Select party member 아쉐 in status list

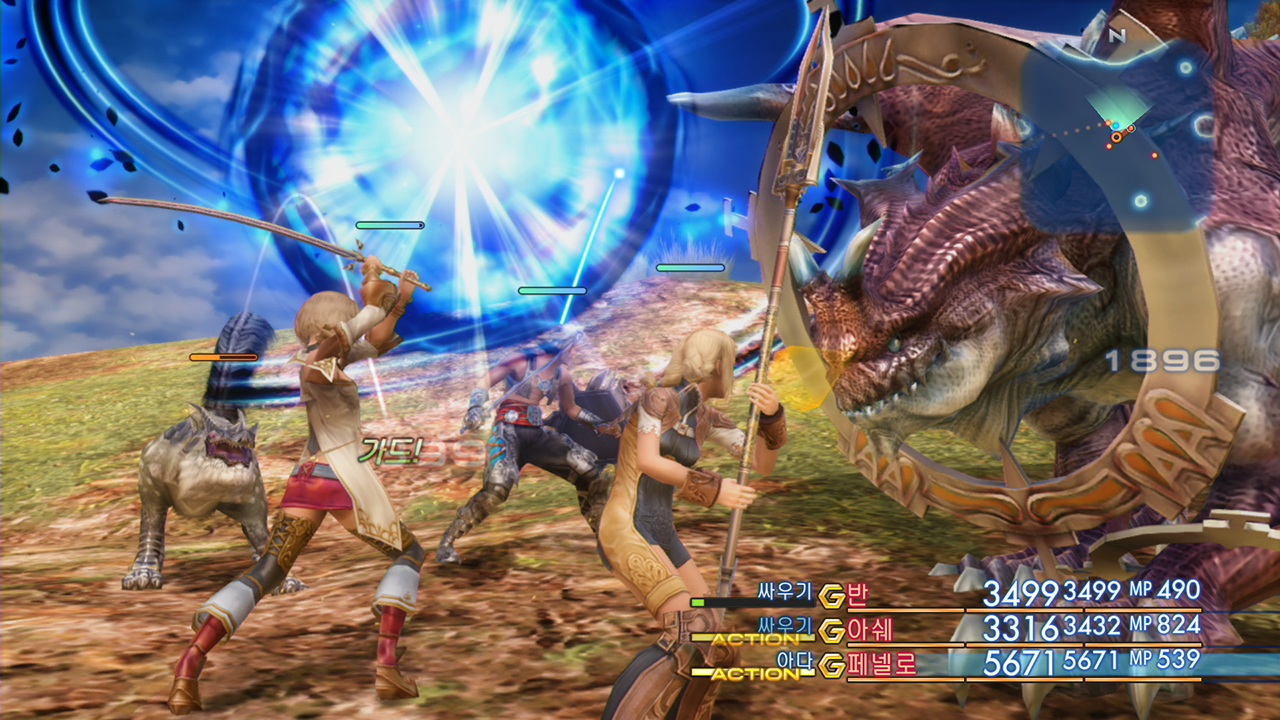click(x=870, y=630)
